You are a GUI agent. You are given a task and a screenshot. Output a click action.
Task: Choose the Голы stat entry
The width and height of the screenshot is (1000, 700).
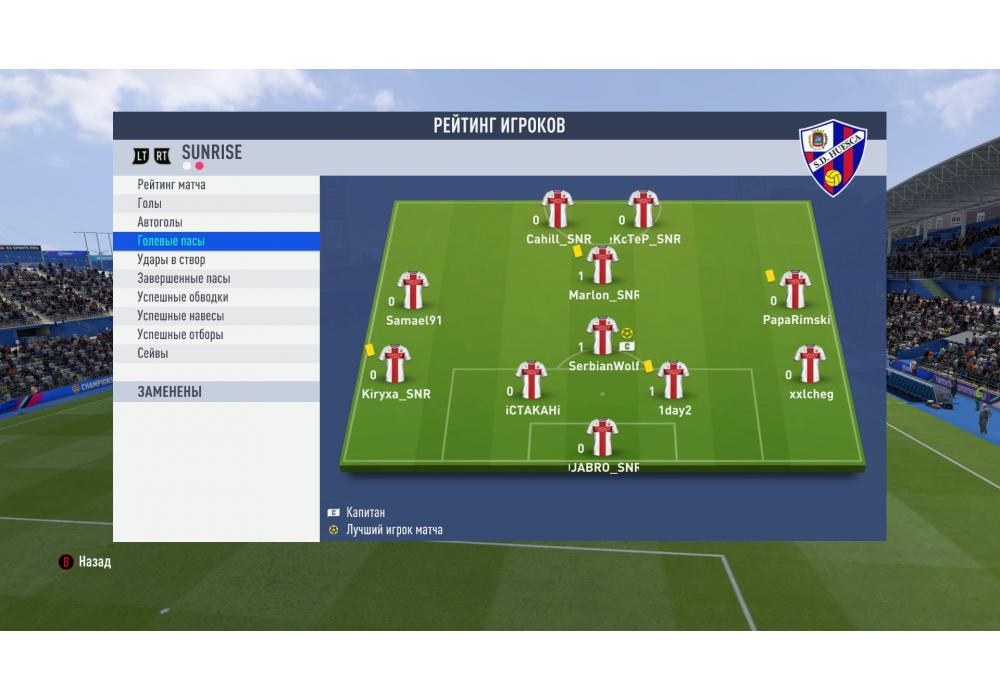[x=215, y=204]
